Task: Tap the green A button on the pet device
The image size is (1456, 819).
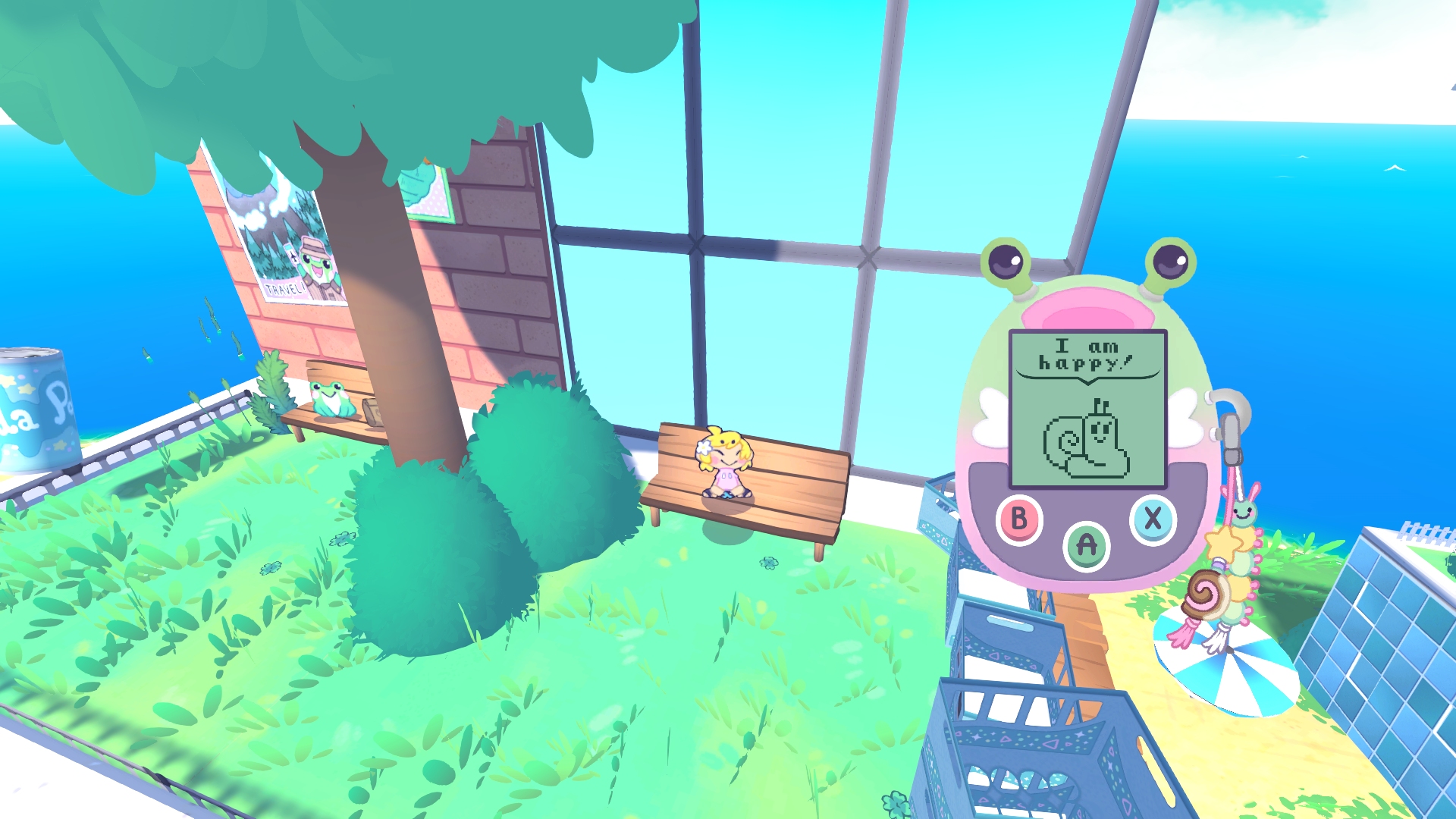Action: [1086, 545]
